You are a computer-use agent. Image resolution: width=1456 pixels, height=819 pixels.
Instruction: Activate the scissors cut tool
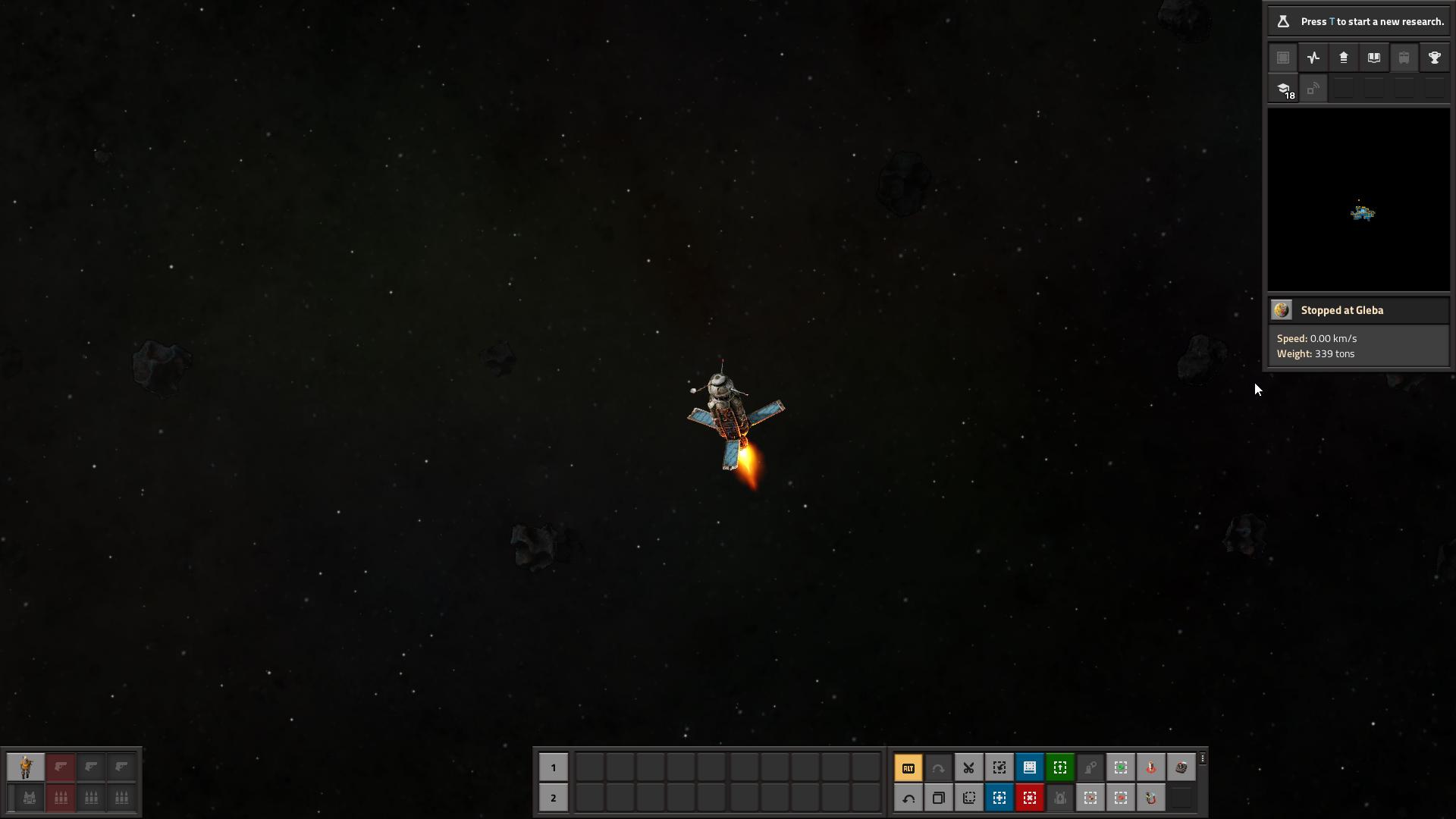coord(968,767)
